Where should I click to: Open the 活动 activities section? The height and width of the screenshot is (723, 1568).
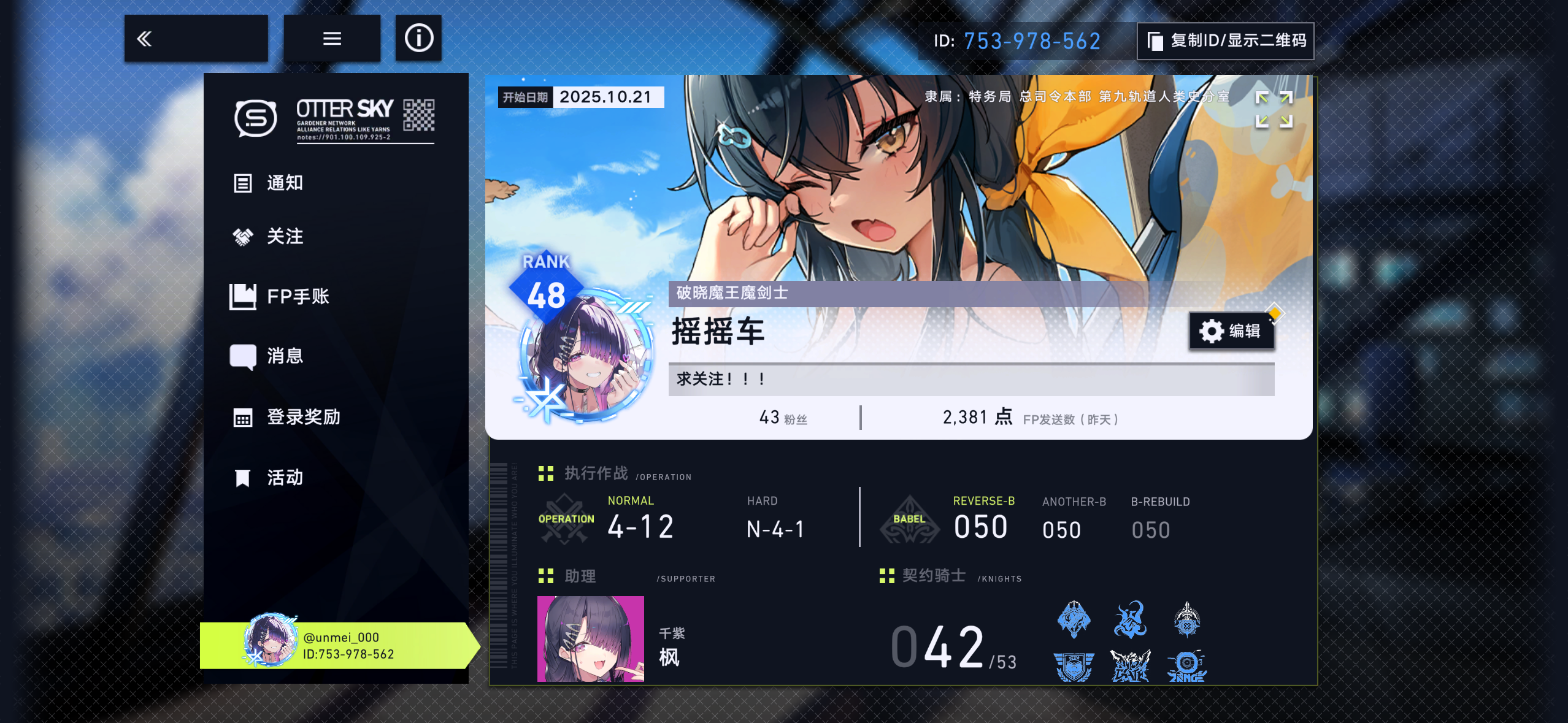[x=283, y=477]
